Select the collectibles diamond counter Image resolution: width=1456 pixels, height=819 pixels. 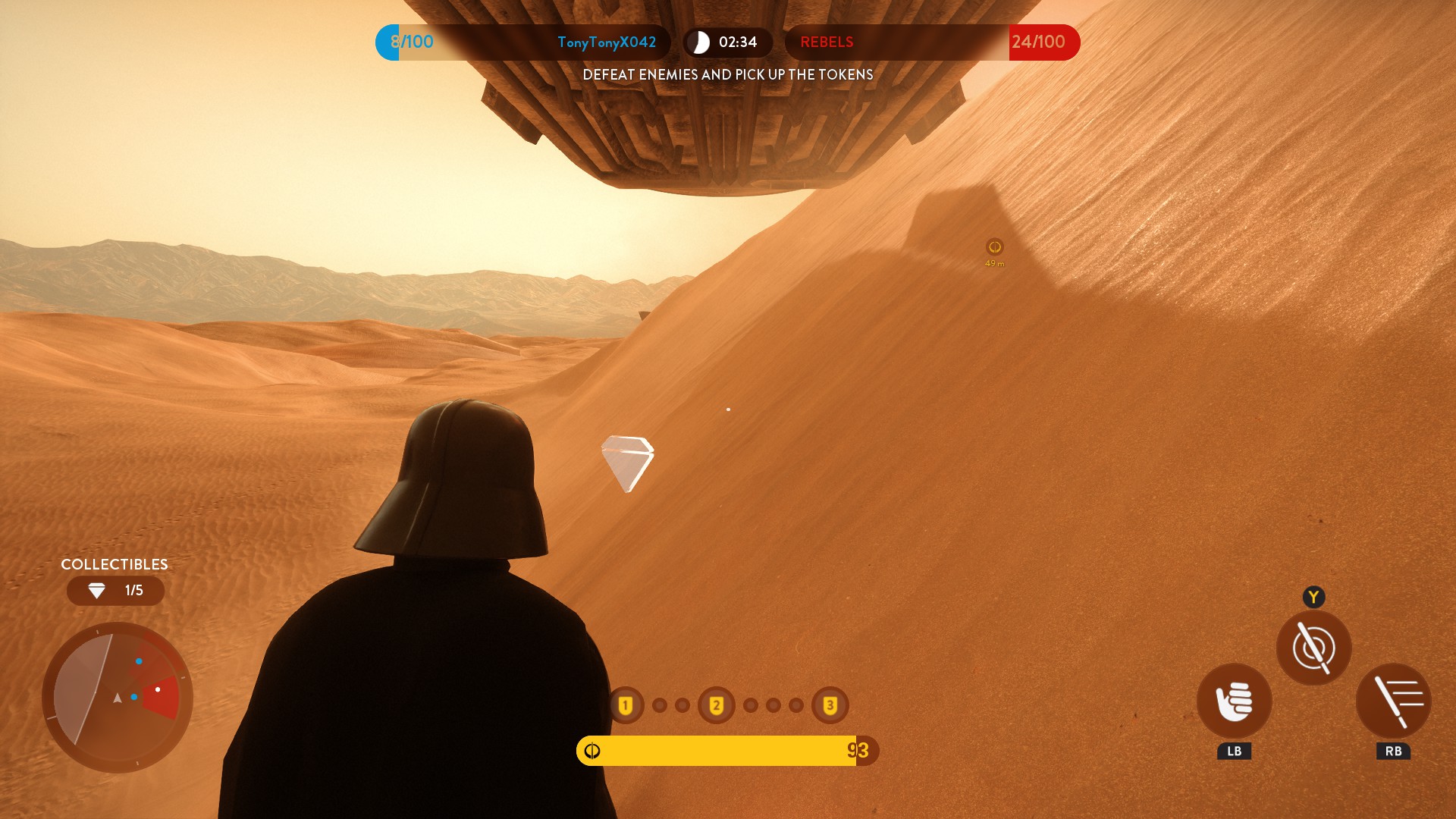pyautogui.click(x=115, y=591)
